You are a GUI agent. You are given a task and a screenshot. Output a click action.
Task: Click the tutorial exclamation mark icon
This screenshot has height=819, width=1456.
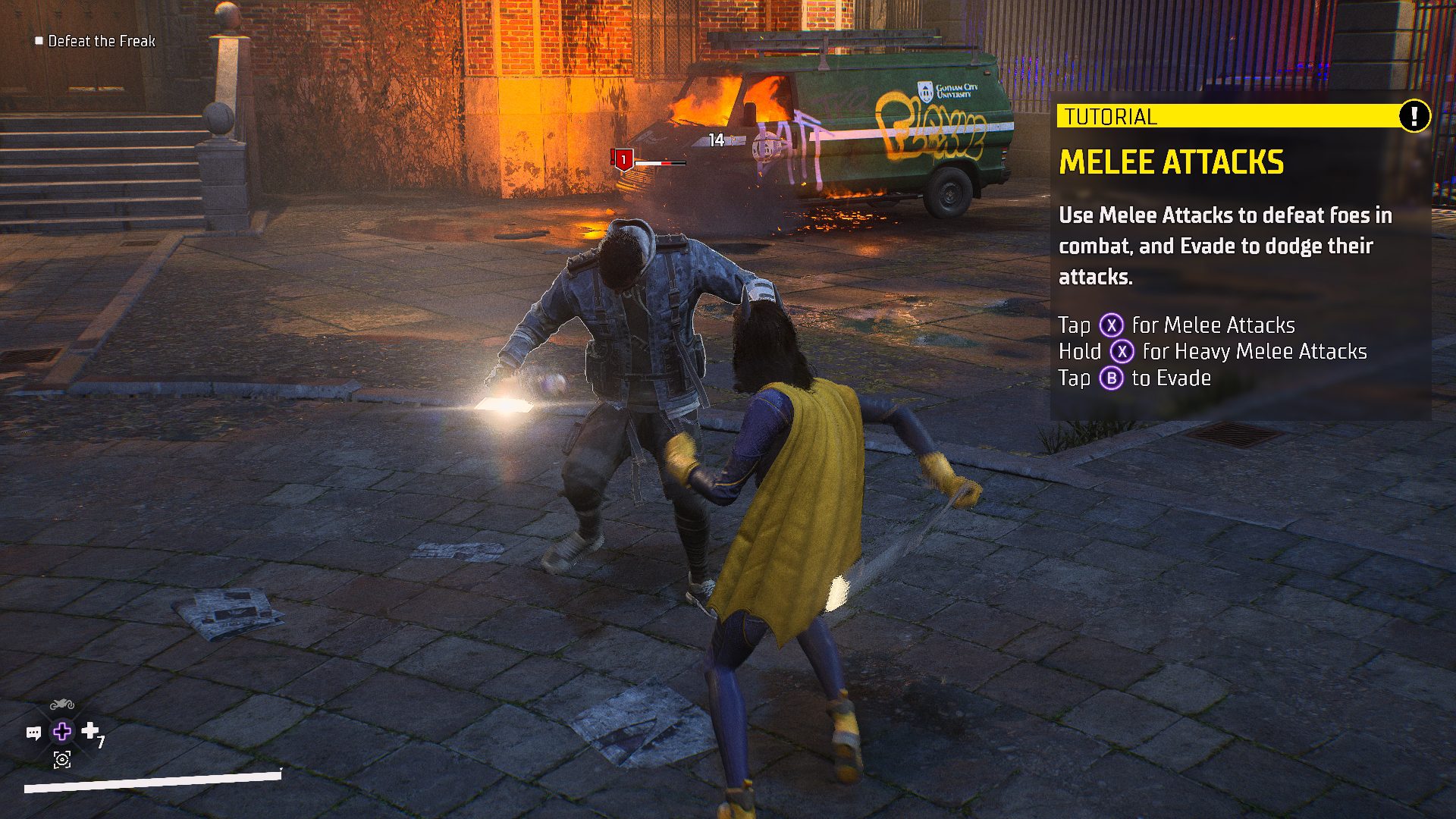coord(1414,116)
